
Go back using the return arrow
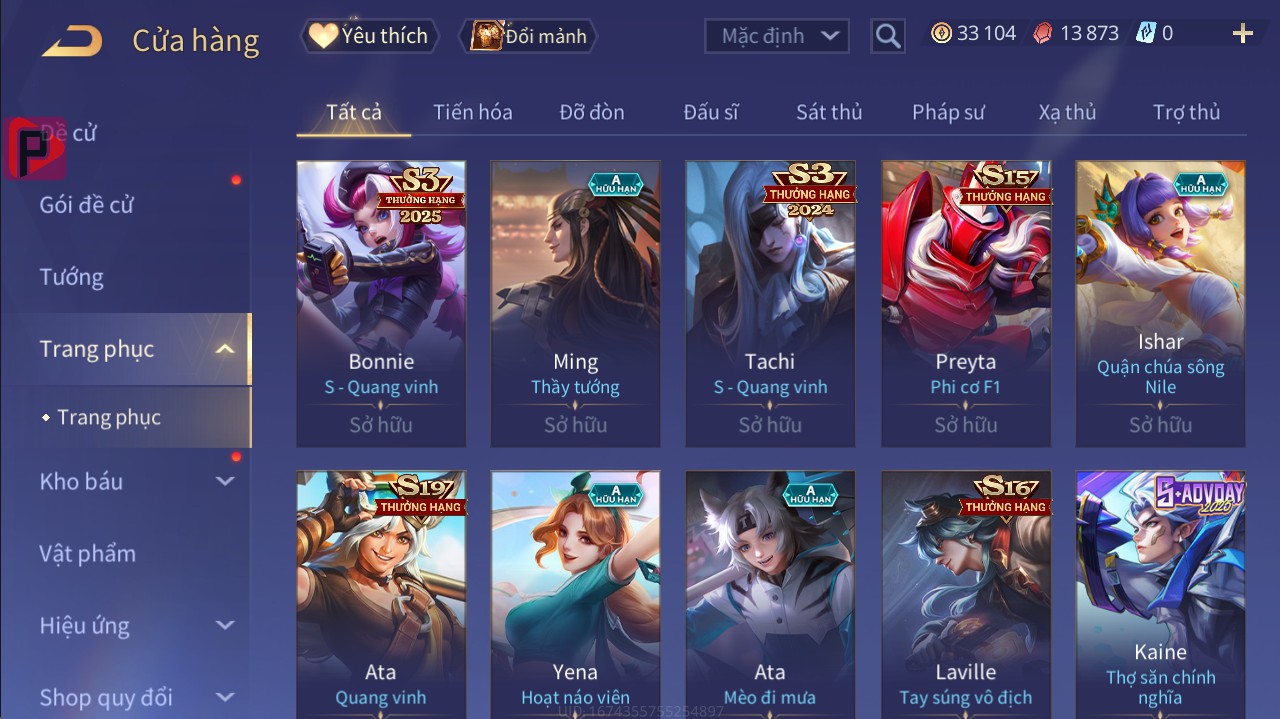72,40
